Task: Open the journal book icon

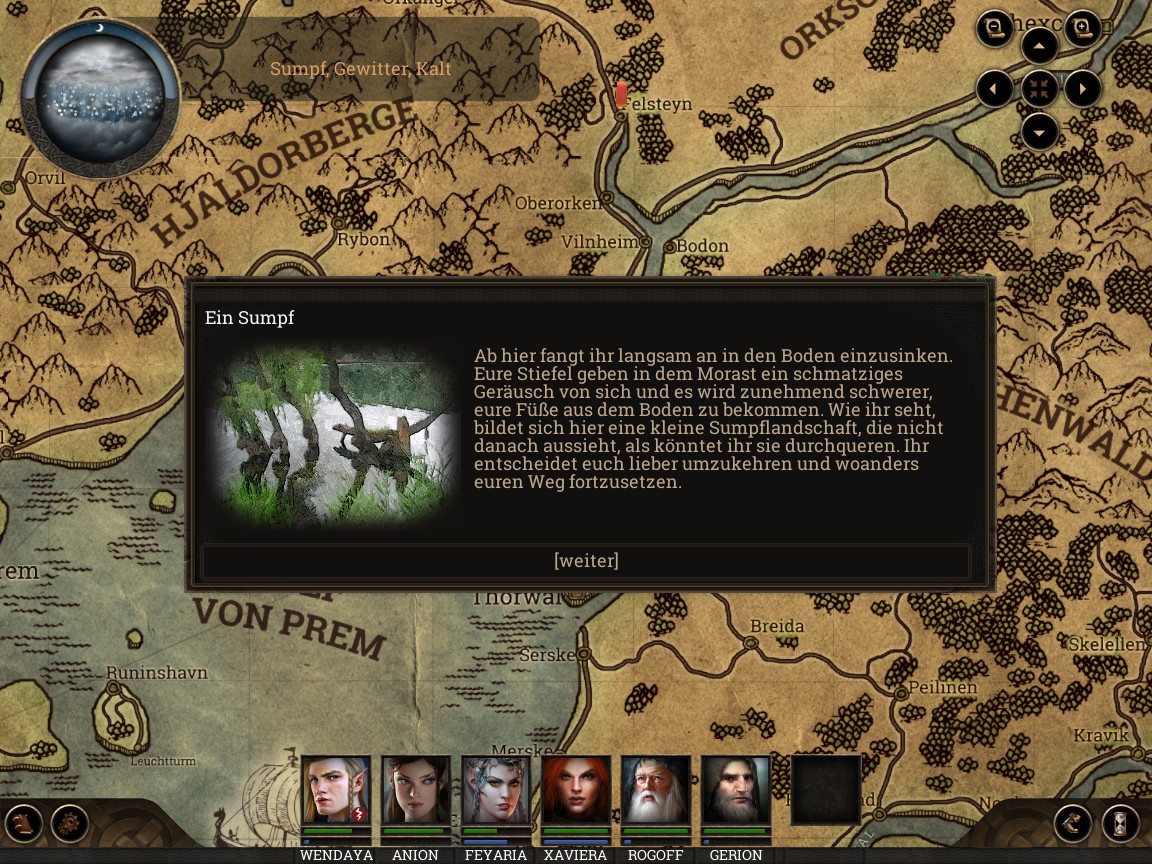Action: pos(25,824)
